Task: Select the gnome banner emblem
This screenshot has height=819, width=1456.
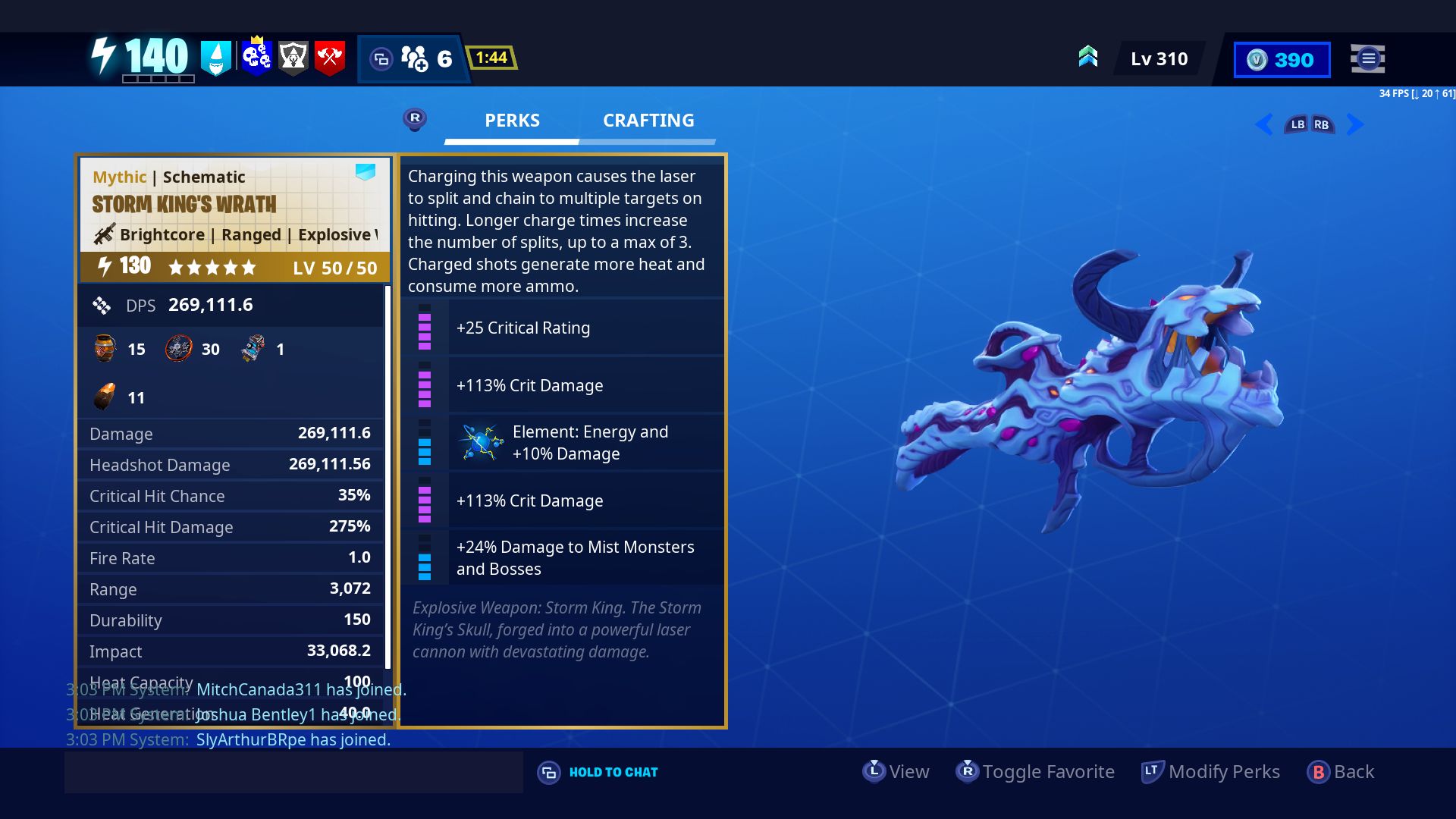Action: pos(218,58)
